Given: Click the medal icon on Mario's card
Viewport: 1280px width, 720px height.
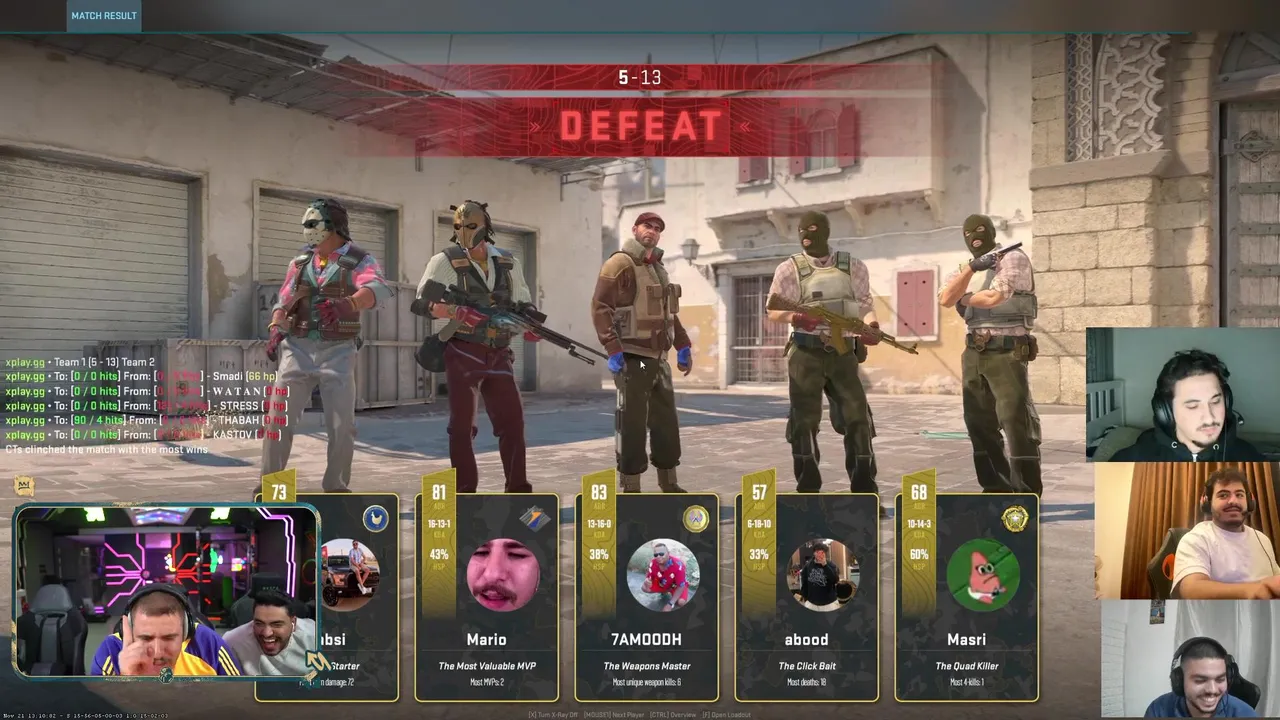Looking at the screenshot, I should tap(535, 518).
